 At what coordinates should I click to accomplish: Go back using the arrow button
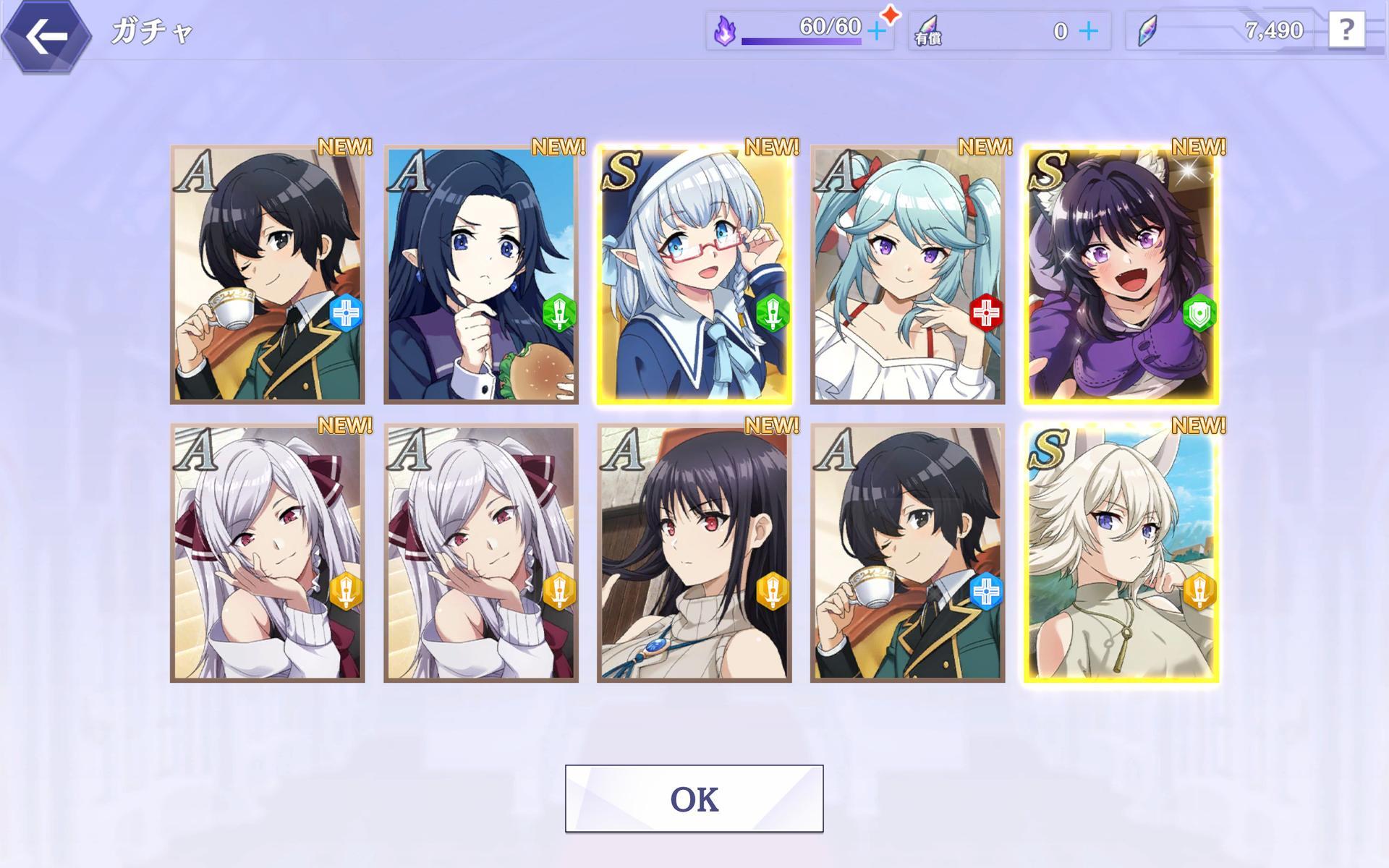pos(46,36)
